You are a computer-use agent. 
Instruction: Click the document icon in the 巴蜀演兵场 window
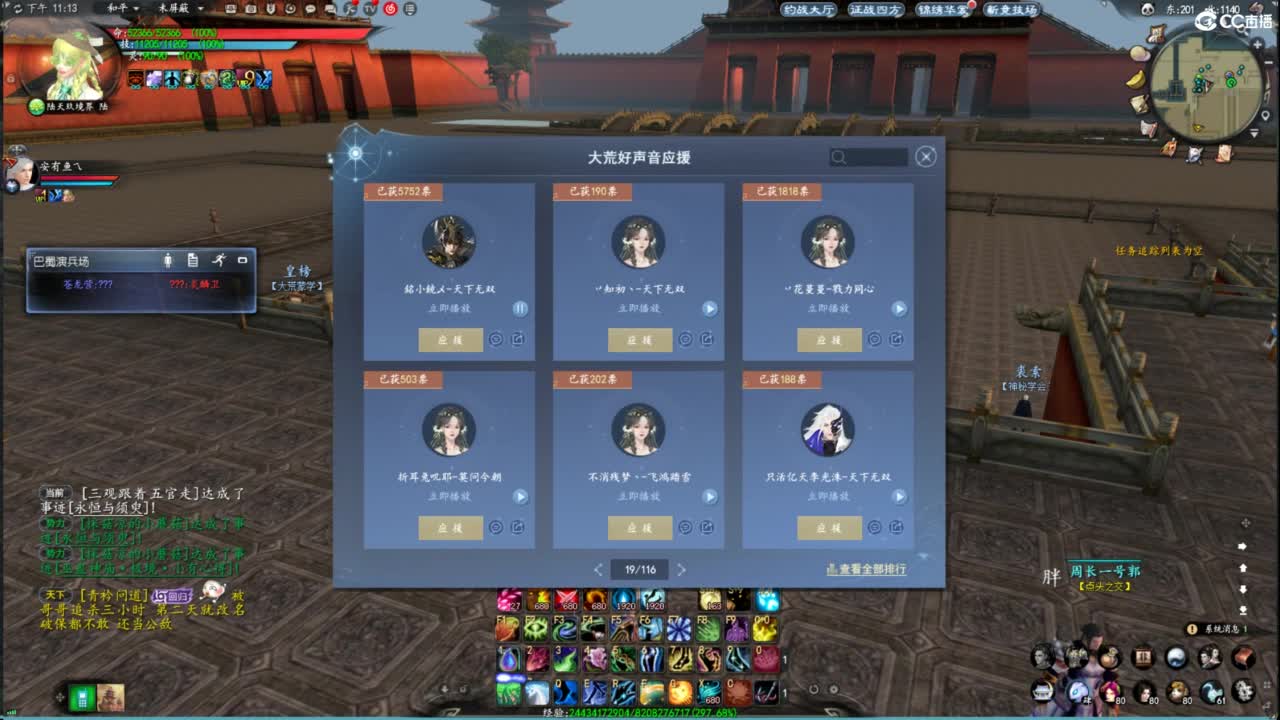coord(192,260)
